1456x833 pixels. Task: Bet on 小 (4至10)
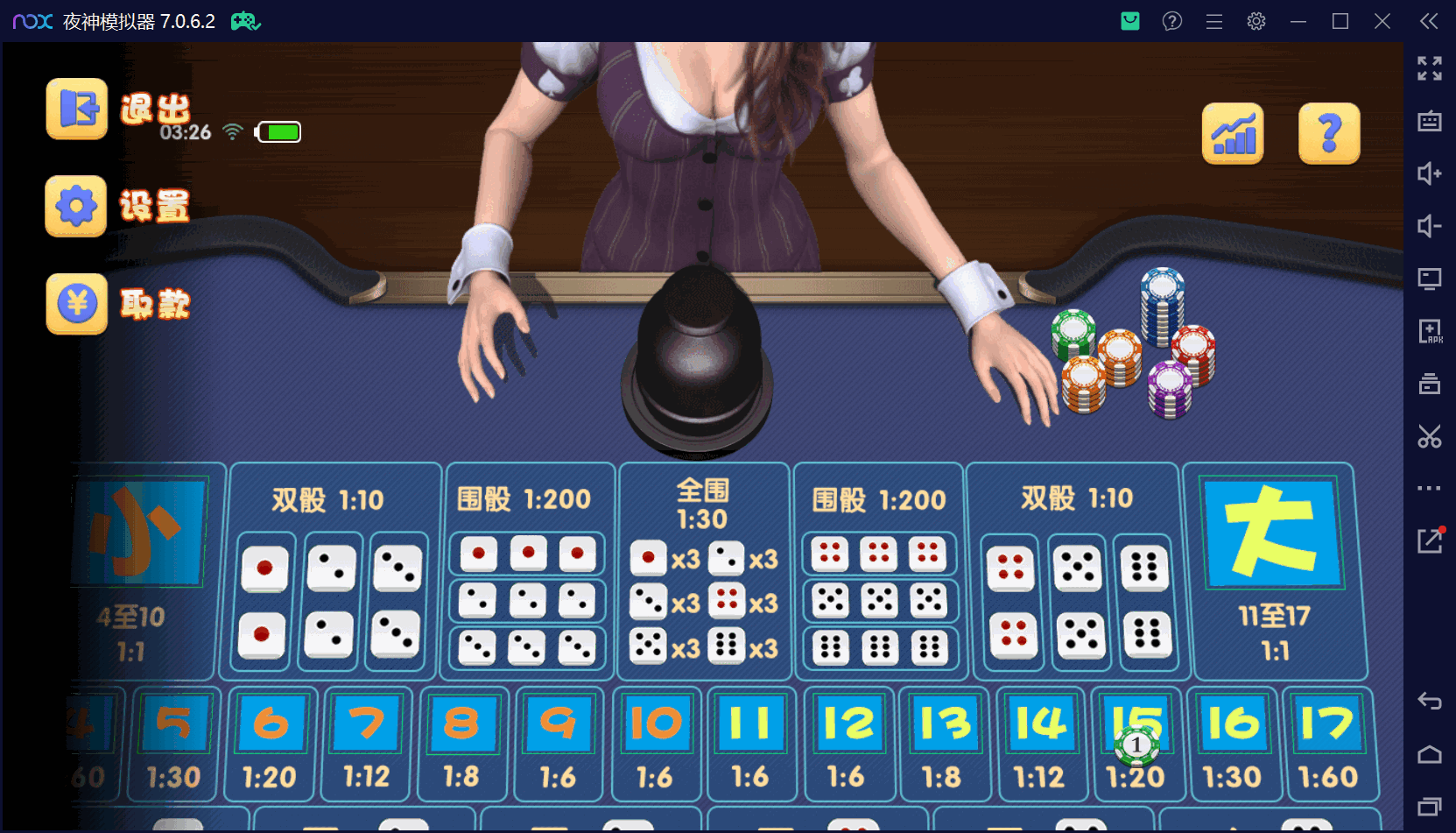click(x=140, y=569)
